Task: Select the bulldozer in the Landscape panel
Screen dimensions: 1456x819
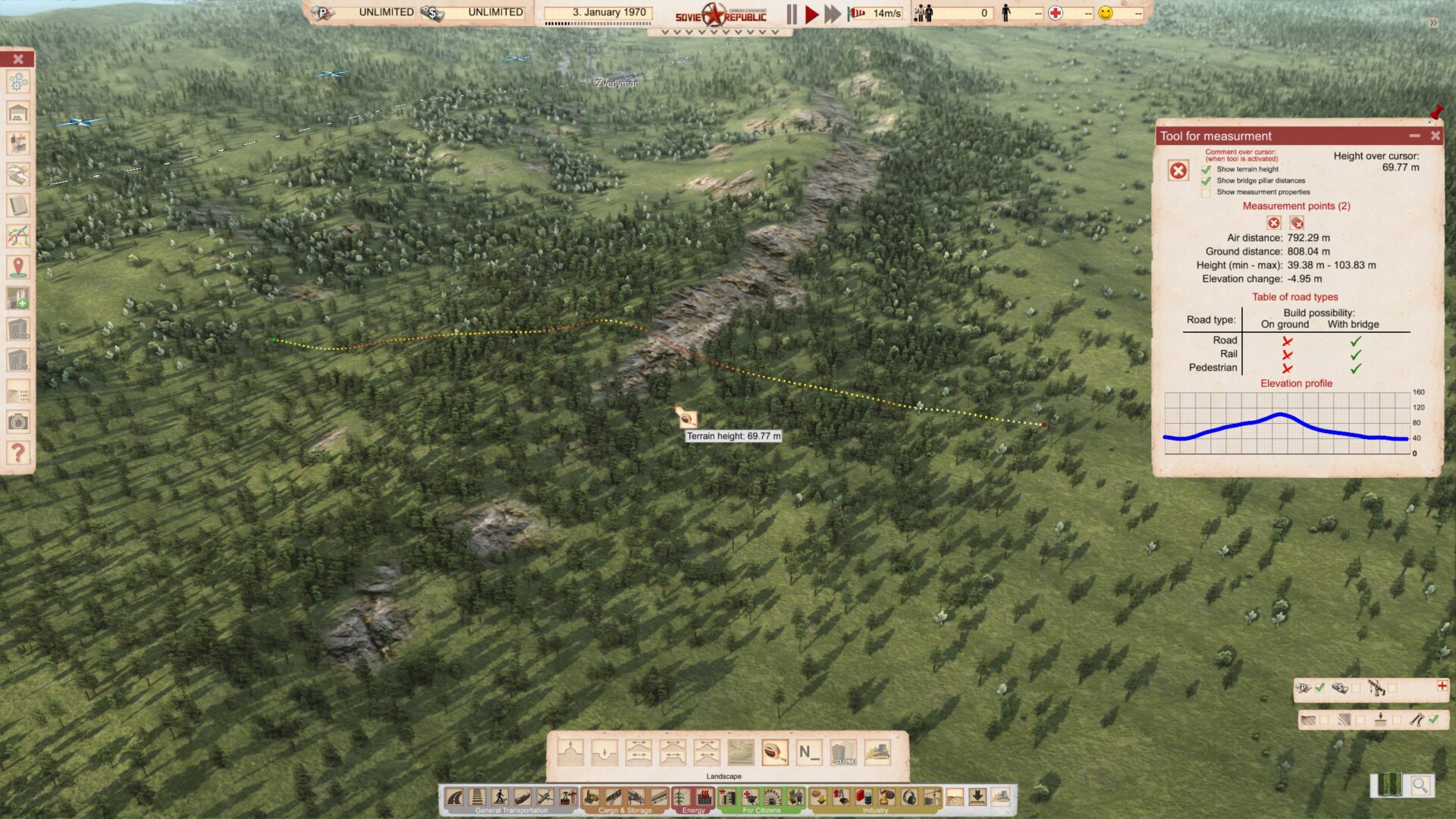Action: pyautogui.click(x=877, y=752)
